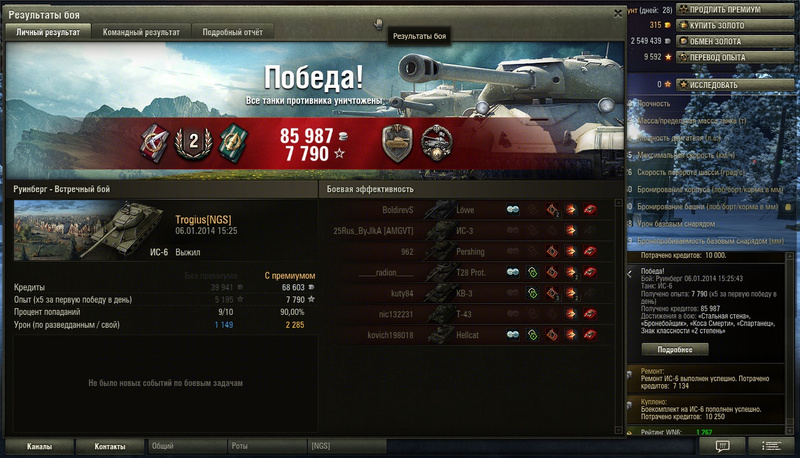Open the Контакты list

coord(110,446)
